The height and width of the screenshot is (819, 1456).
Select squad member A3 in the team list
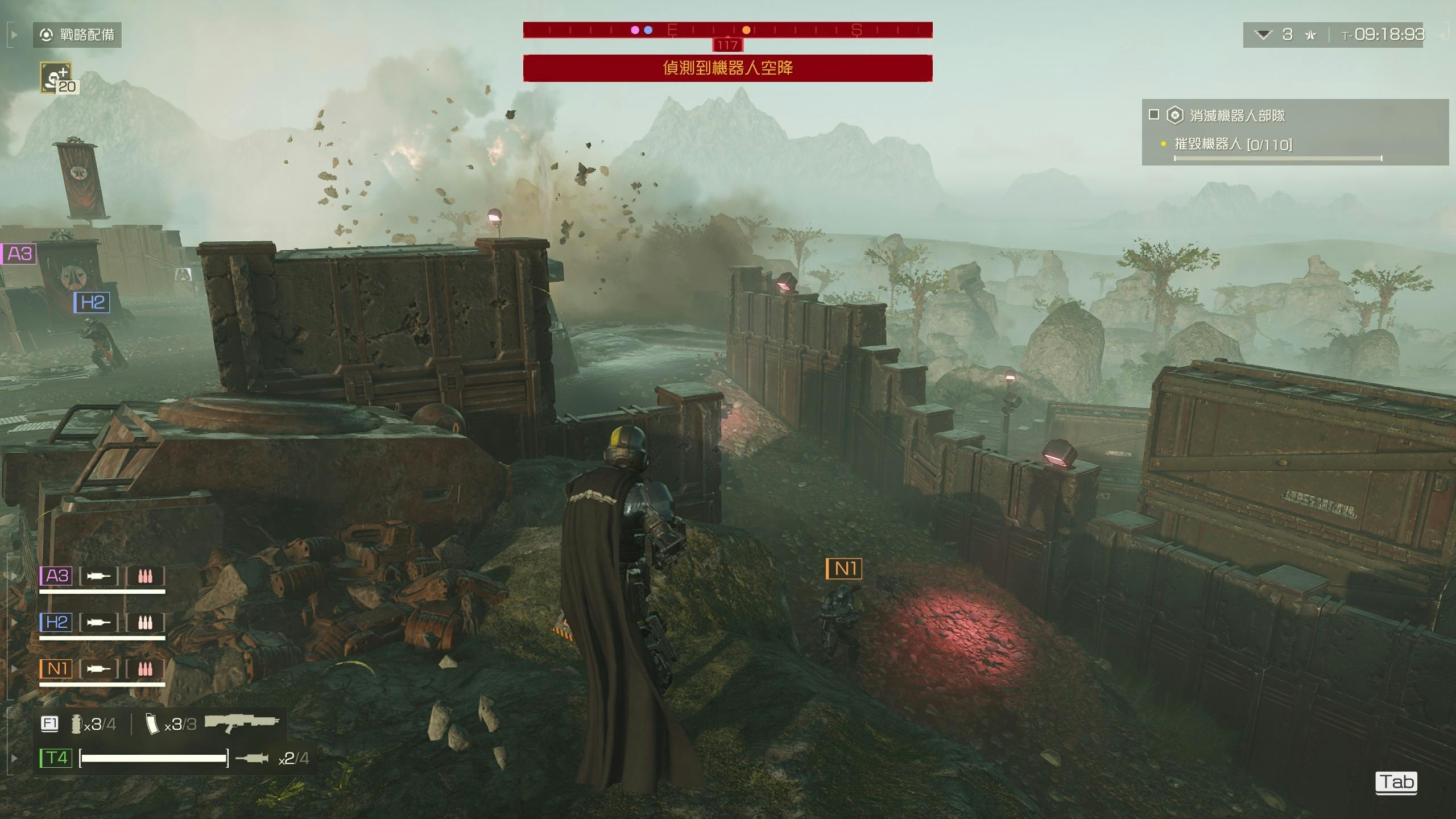click(56, 576)
